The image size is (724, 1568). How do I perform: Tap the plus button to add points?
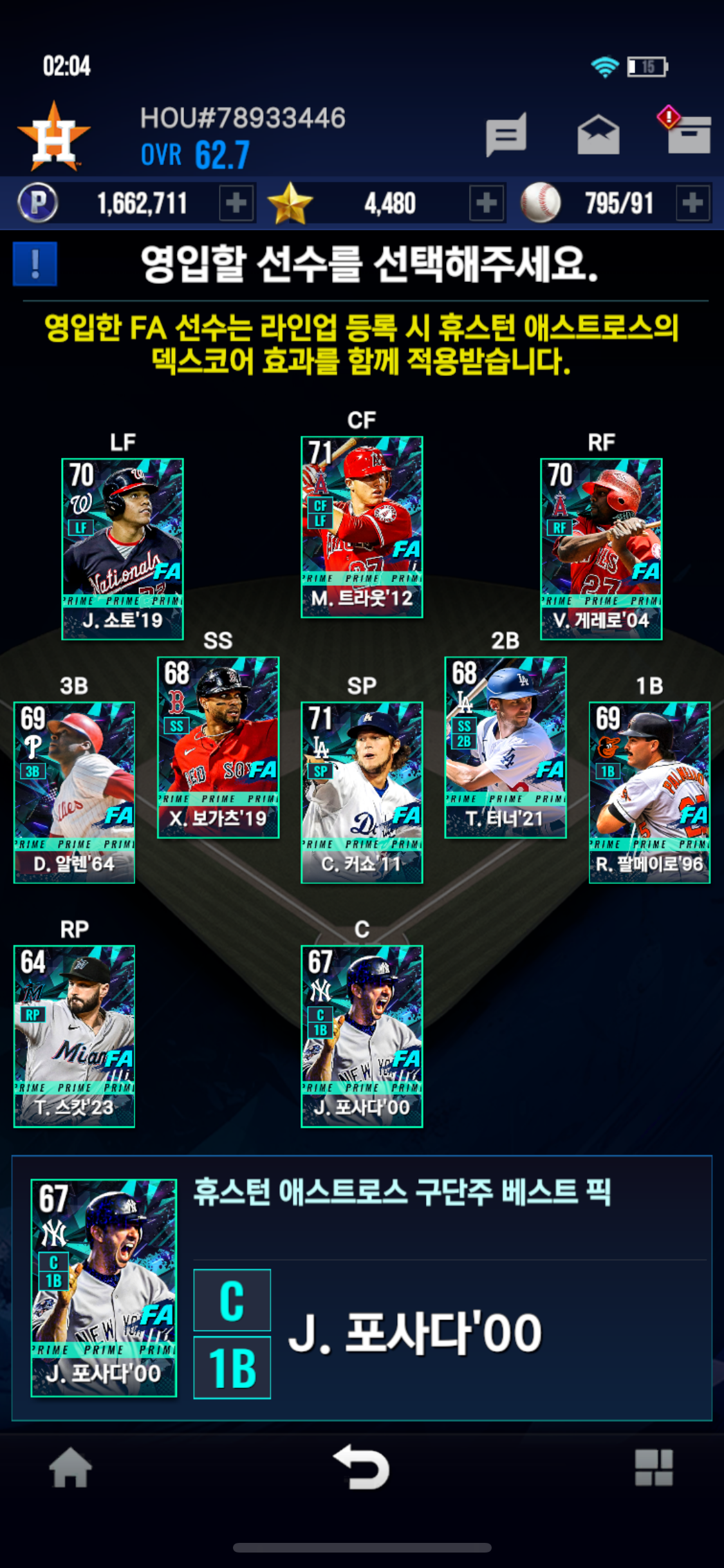click(236, 203)
